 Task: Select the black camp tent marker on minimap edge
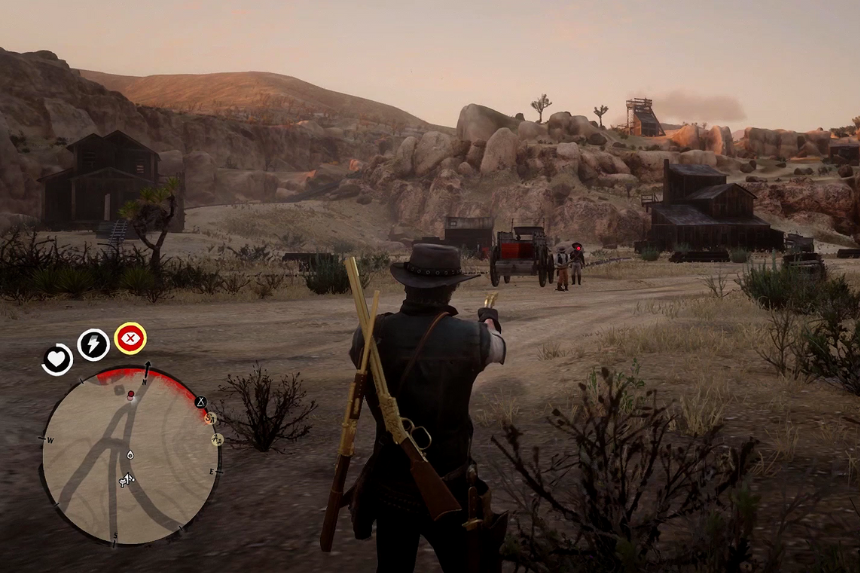[200, 402]
